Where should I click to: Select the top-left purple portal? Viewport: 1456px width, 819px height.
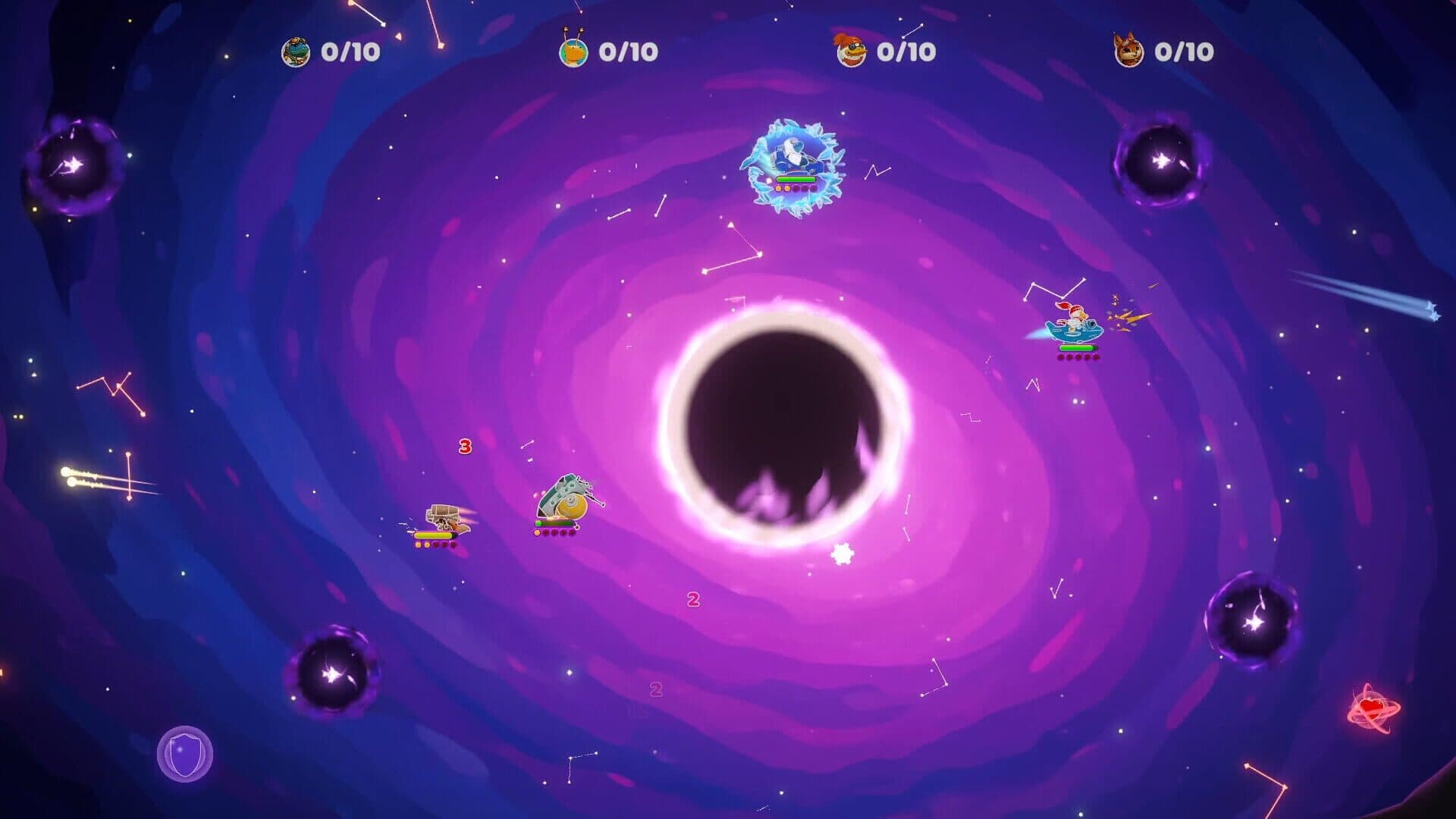pos(72,162)
